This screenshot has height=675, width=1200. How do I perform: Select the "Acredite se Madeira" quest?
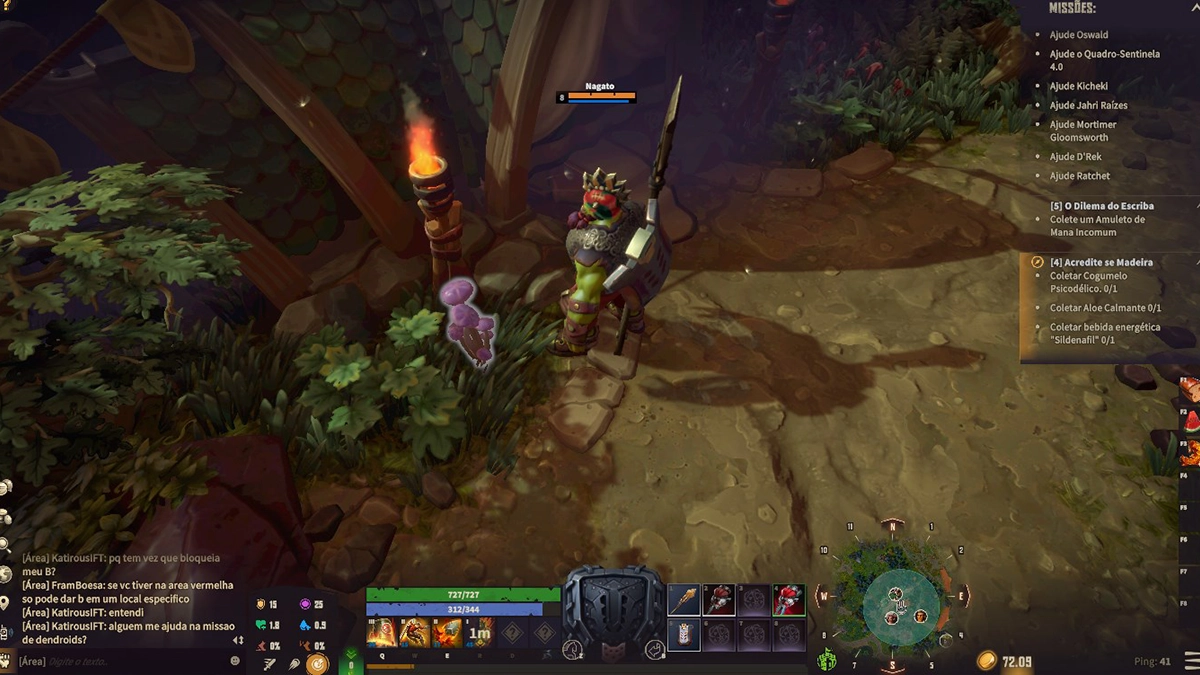[1101, 262]
